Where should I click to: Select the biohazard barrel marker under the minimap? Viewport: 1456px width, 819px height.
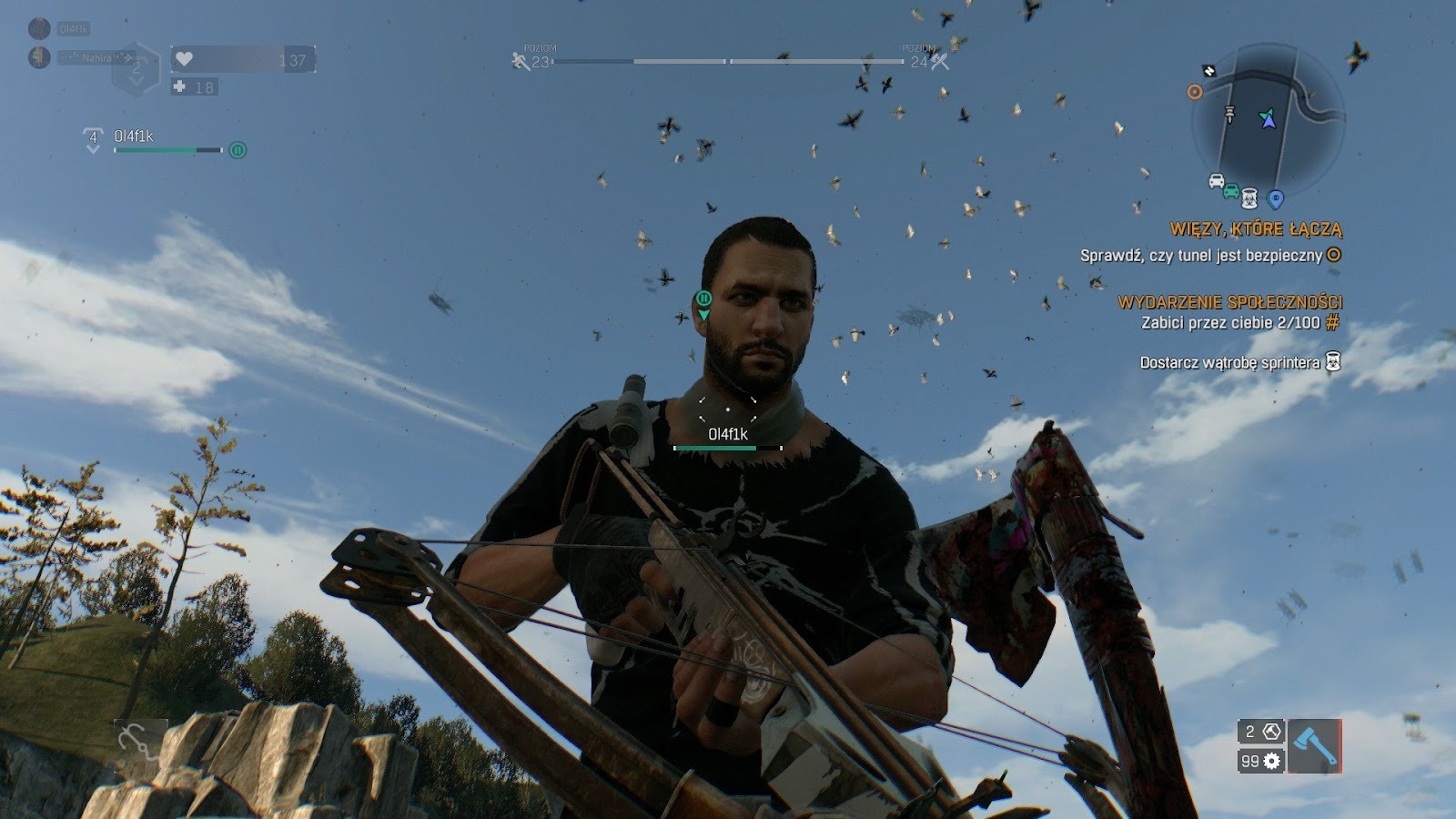pos(1250,197)
